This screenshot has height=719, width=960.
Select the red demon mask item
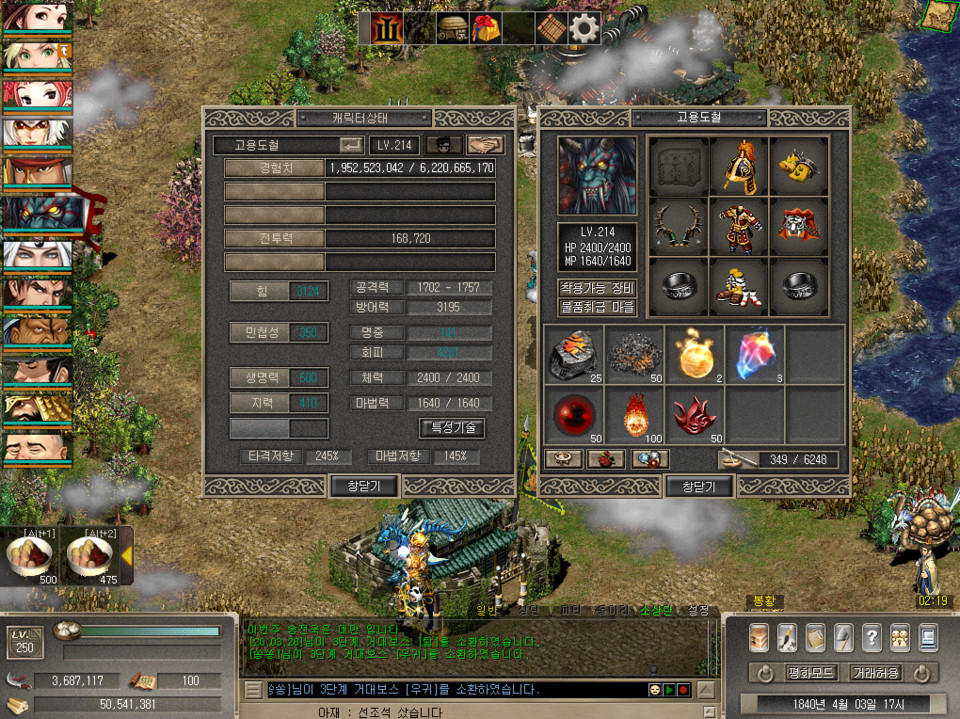tap(695, 415)
